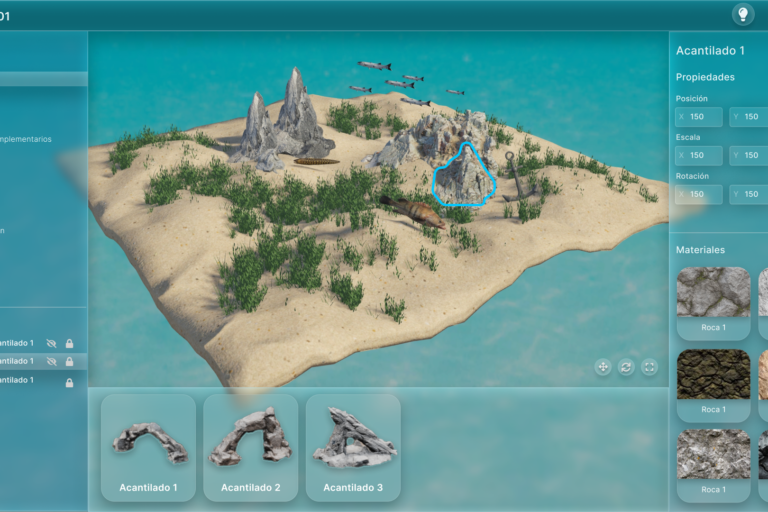
Task: Click the Escala Y input field
Action: [749, 155]
